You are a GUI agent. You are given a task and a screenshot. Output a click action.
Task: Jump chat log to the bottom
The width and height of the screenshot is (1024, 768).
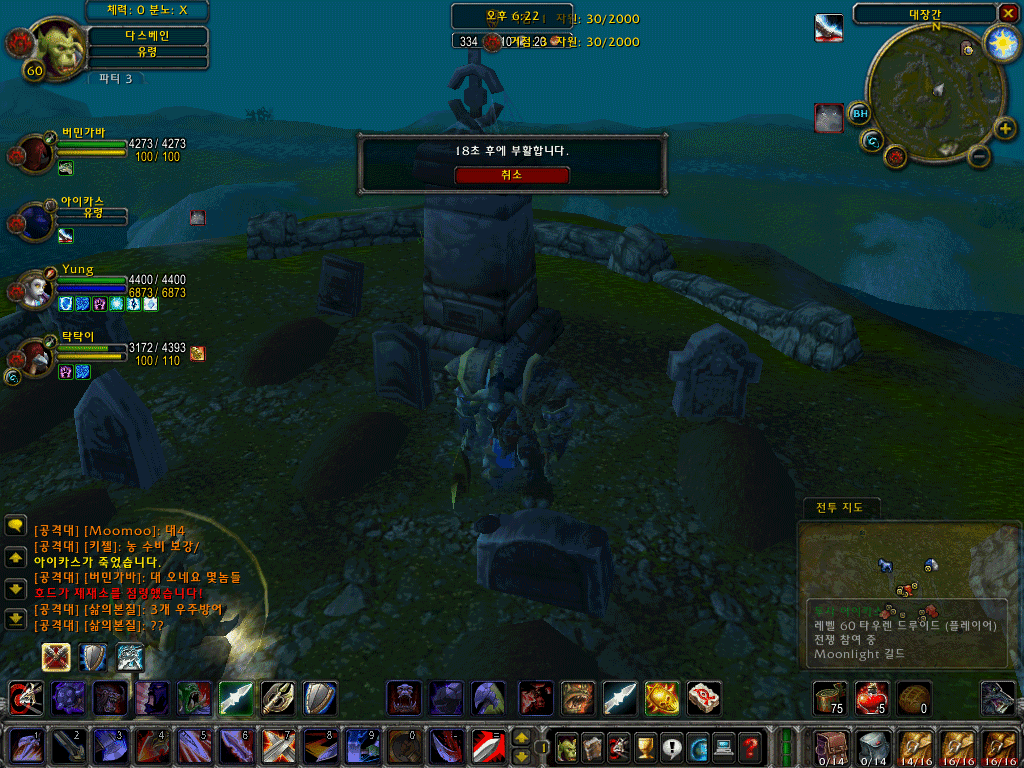tap(15, 619)
